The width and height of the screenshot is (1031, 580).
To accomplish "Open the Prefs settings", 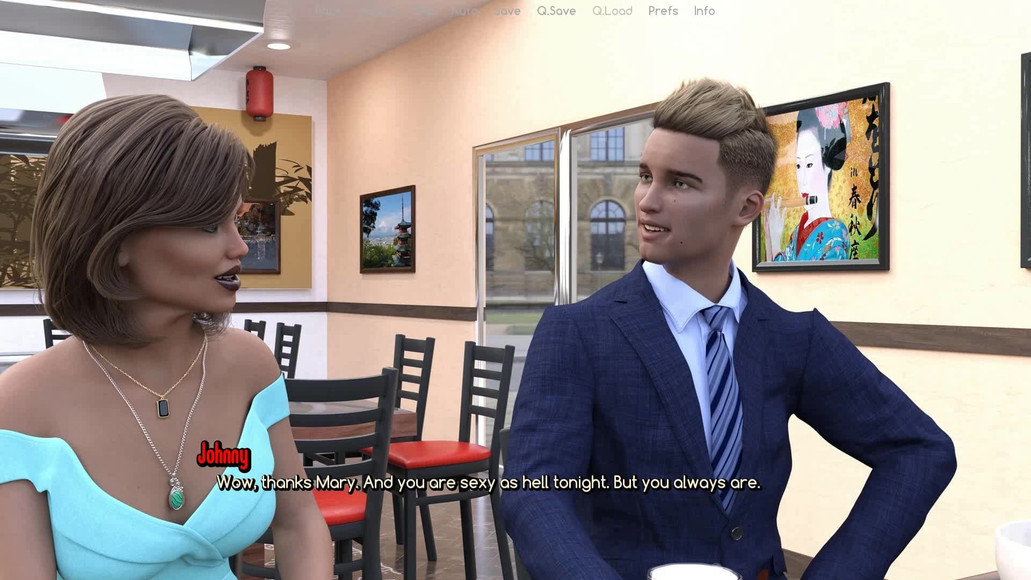I will (663, 11).
